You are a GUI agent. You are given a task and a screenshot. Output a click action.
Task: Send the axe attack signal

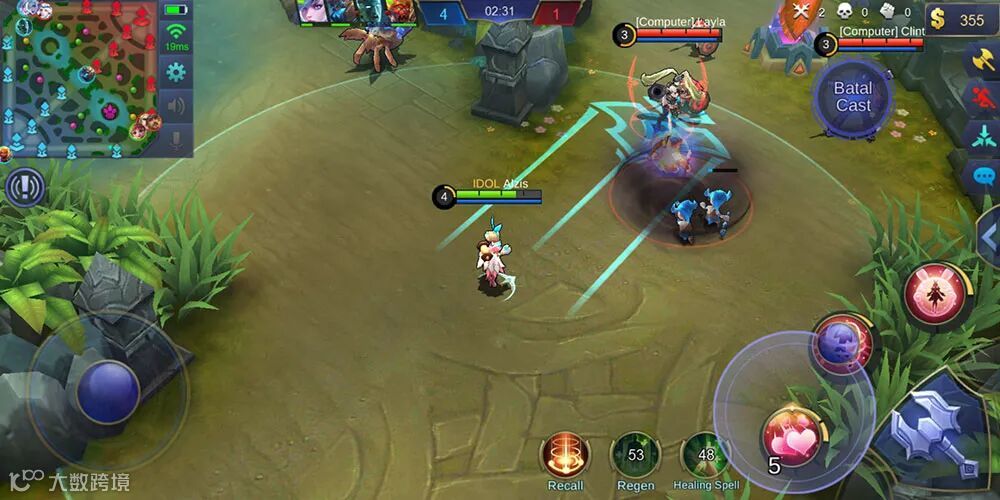point(980,58)
